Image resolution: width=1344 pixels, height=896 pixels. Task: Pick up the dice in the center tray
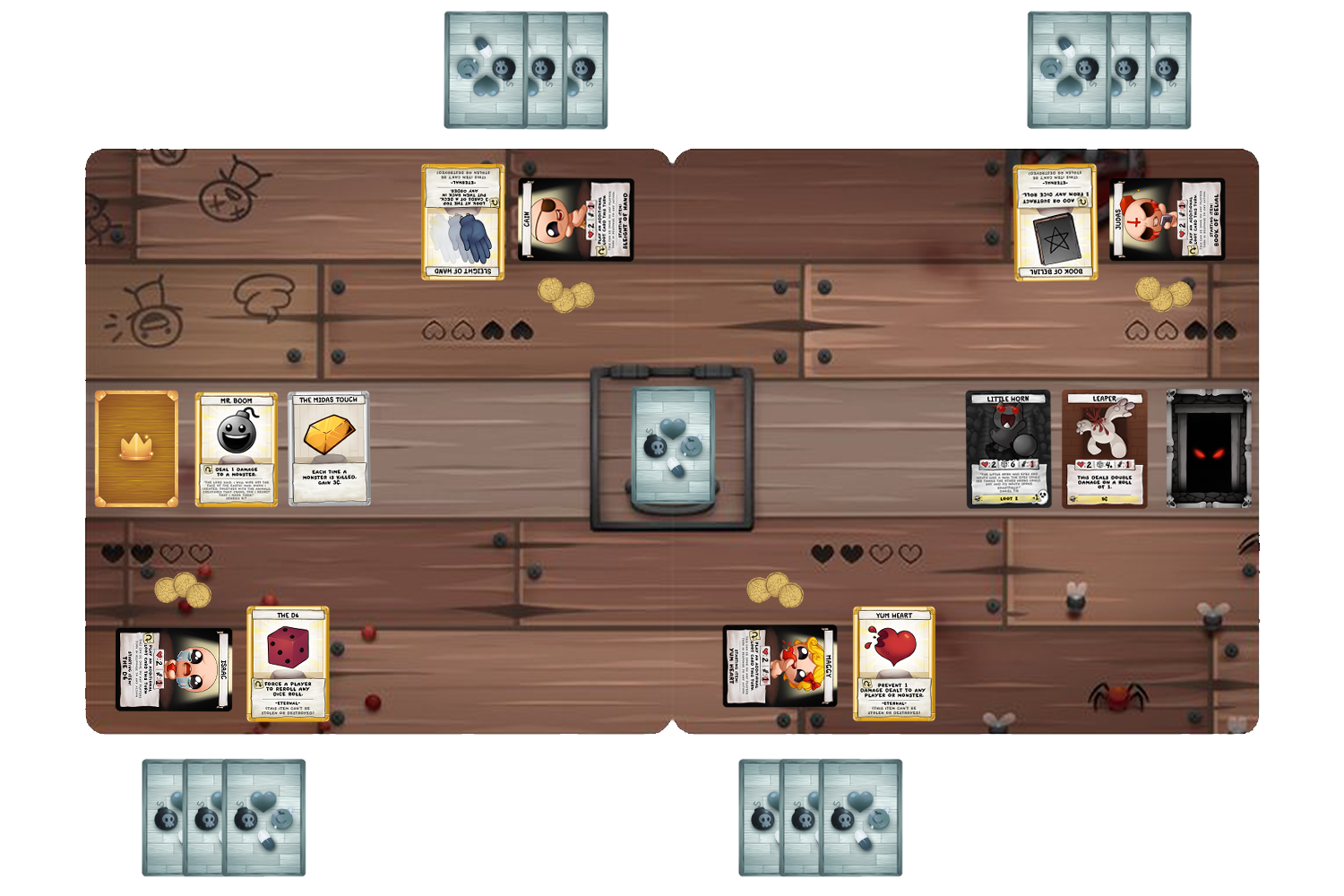[672, 444]
